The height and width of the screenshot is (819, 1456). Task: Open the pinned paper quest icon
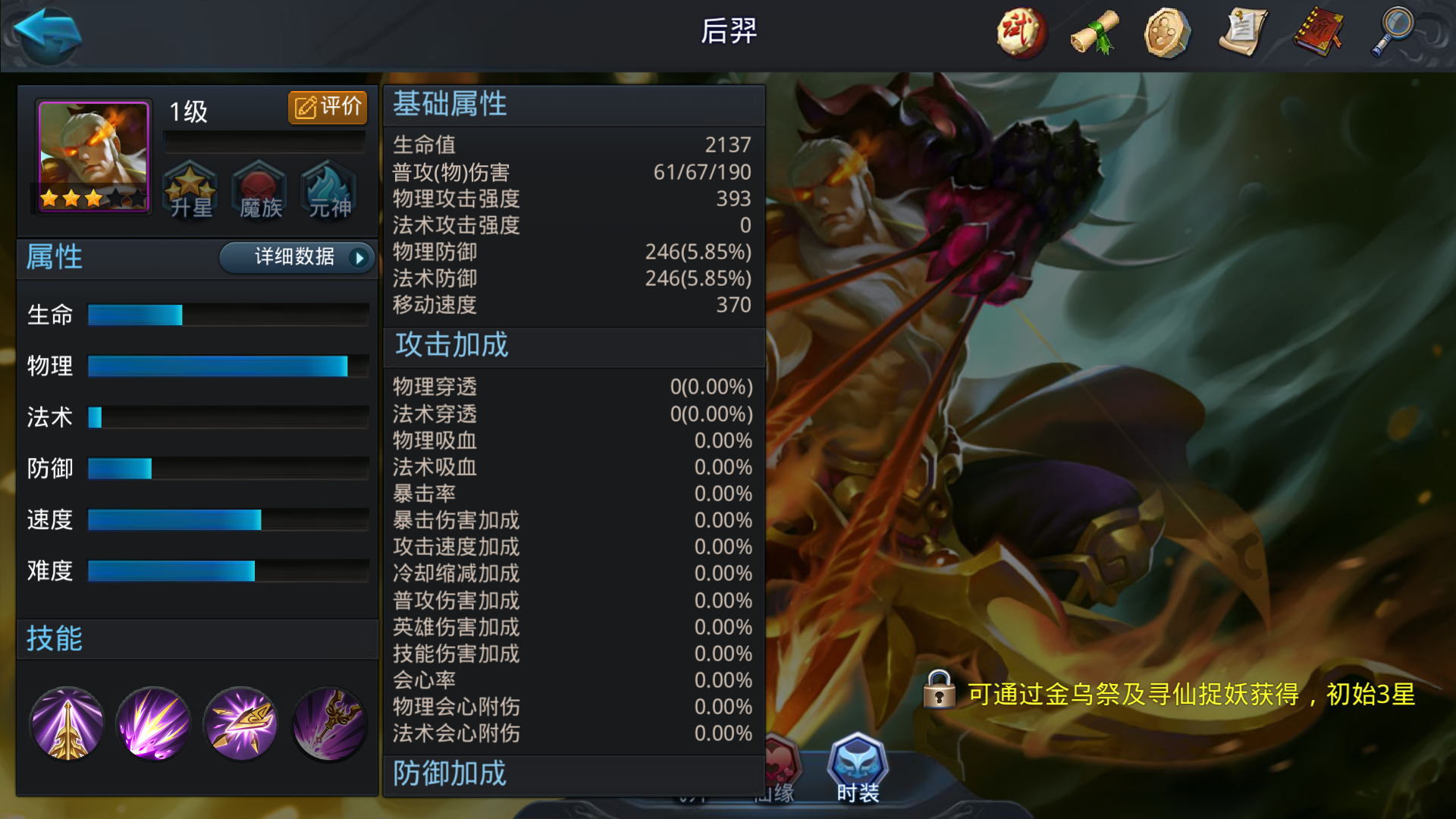click(1242, 30)
